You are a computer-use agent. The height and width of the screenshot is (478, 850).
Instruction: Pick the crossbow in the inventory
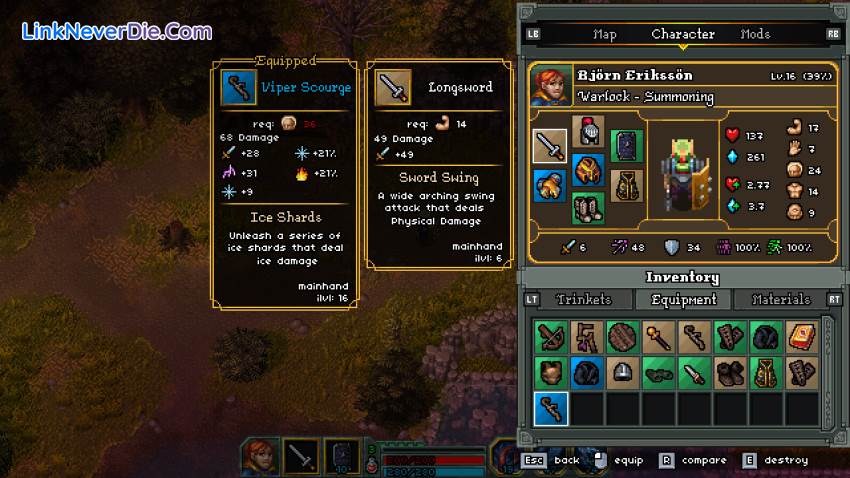[x=550, y=337]
